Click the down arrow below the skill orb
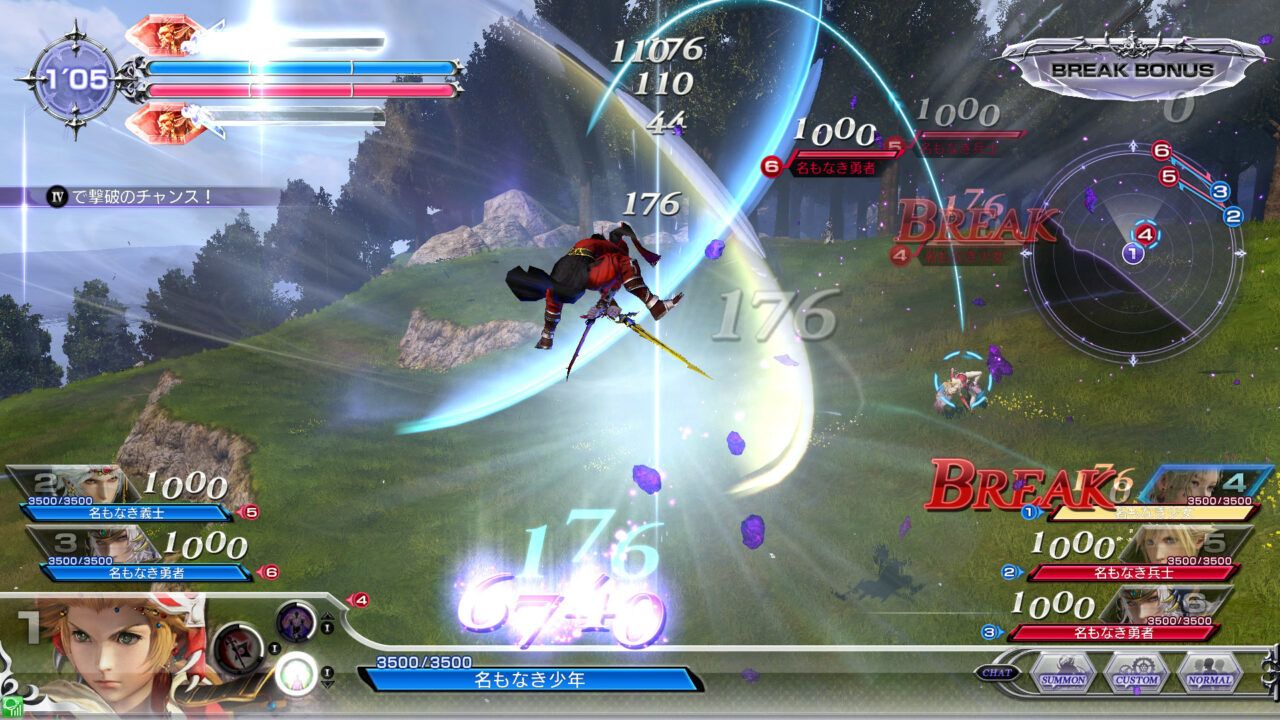 (x=327, y=683)
